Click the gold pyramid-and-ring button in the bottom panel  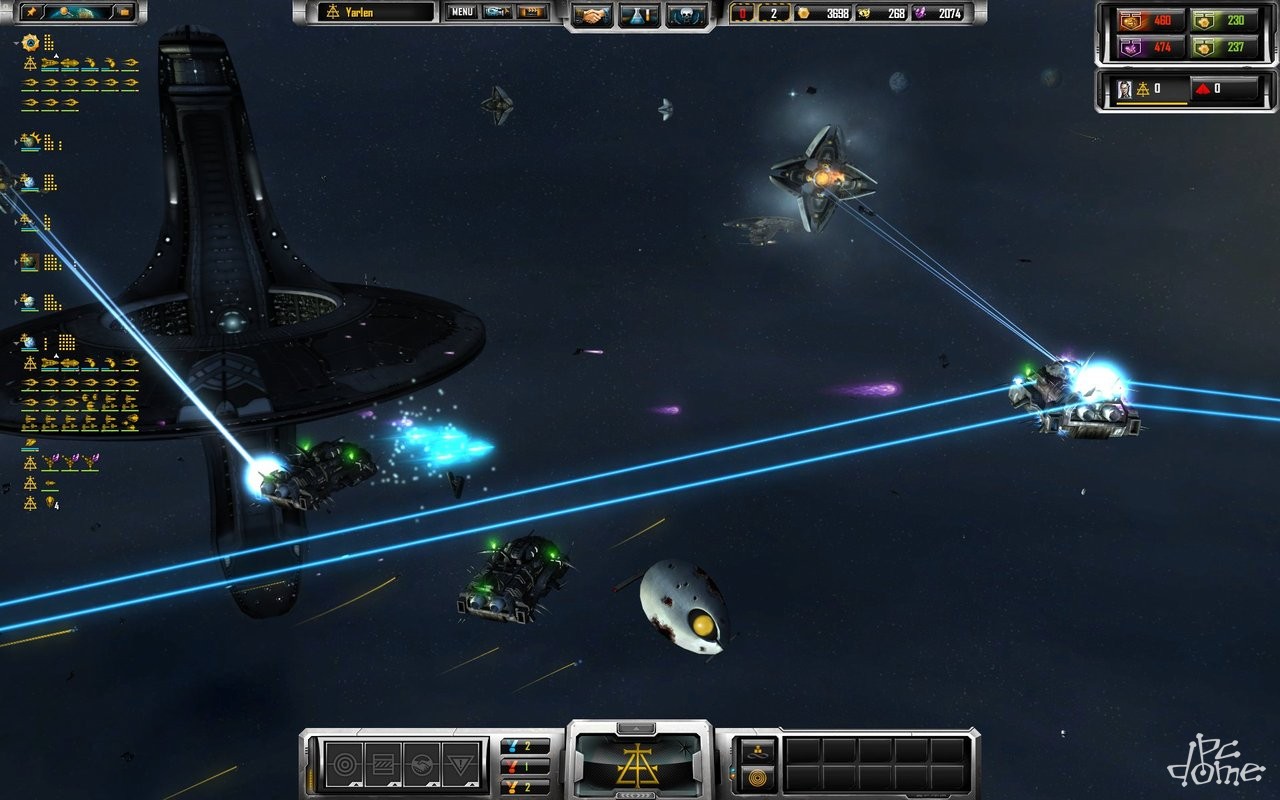click(757, 750)
